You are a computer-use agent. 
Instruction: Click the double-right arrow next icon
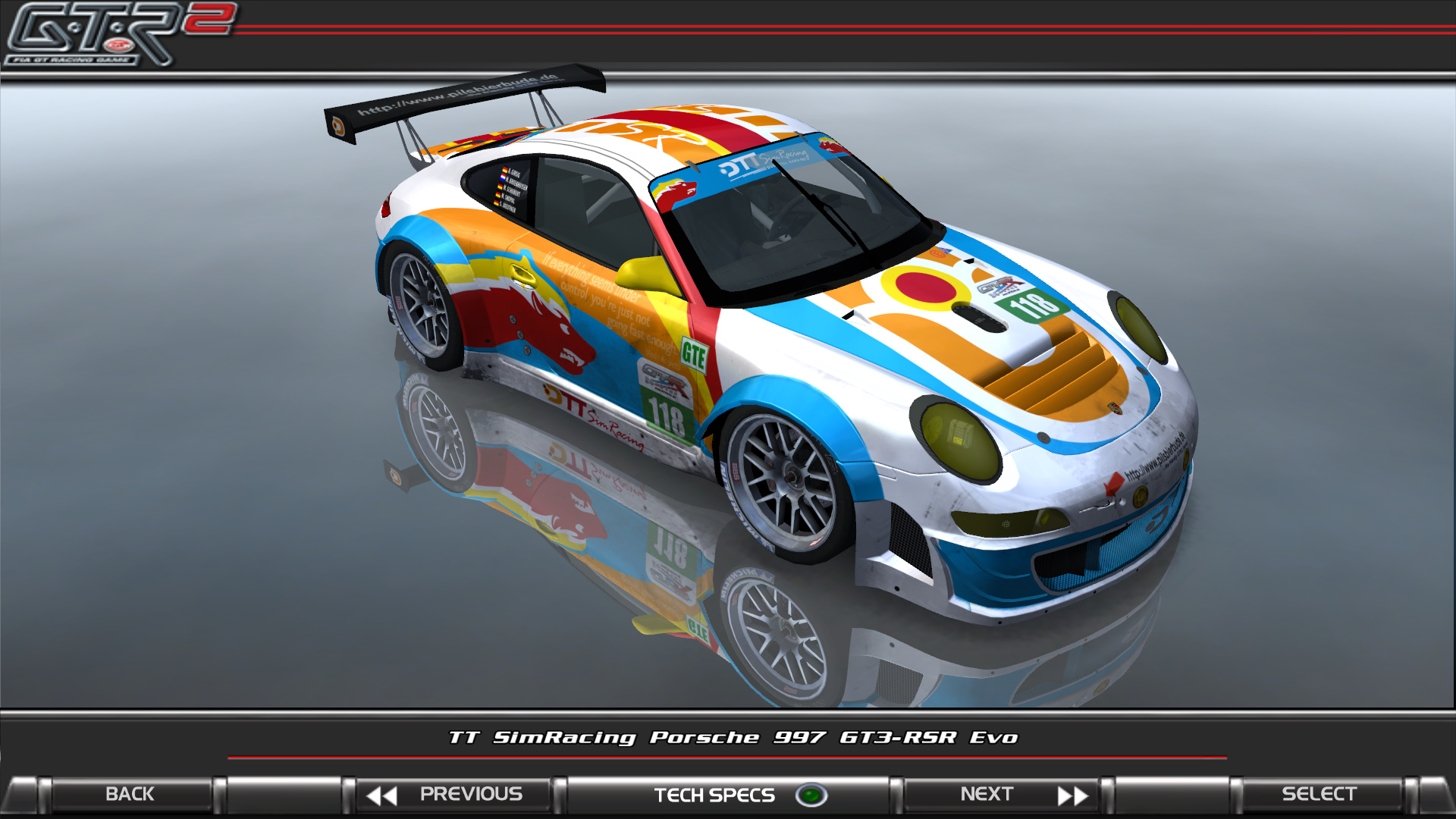click(x=1075, y=794)
